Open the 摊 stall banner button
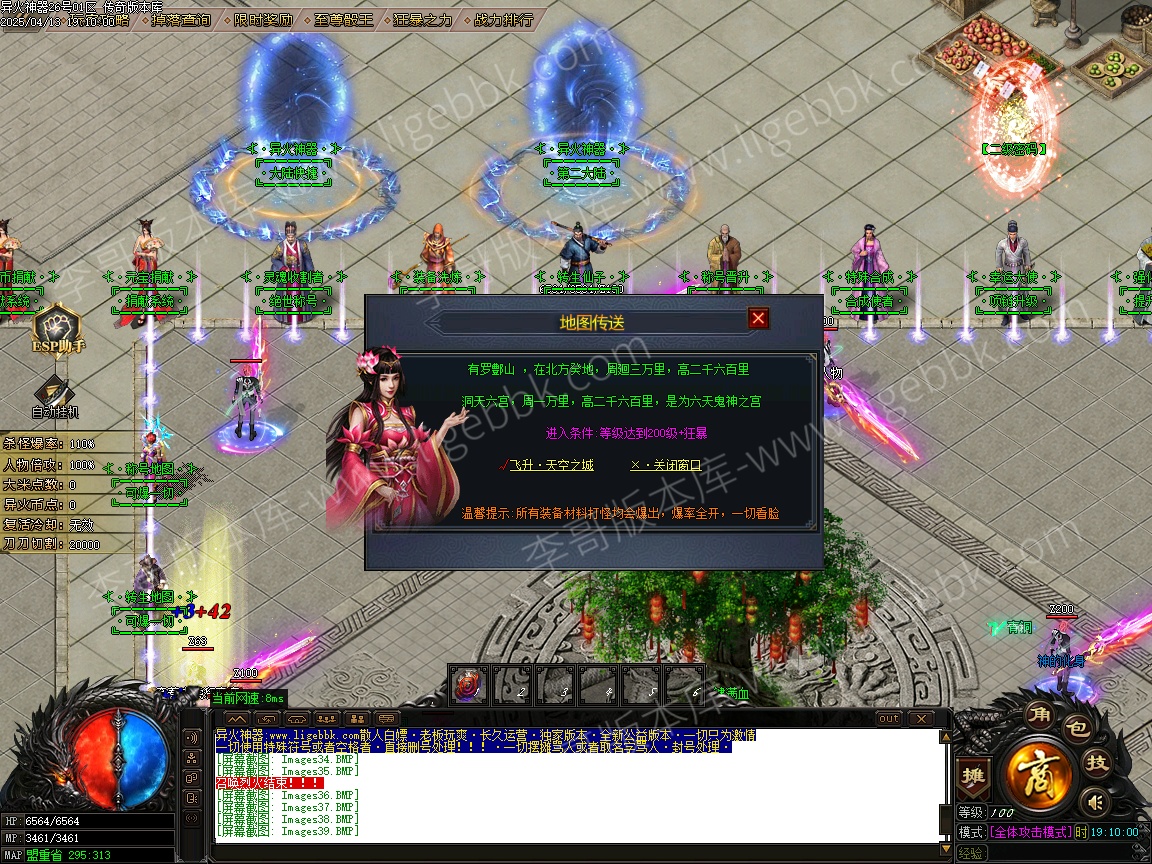 tap(972, 775)
